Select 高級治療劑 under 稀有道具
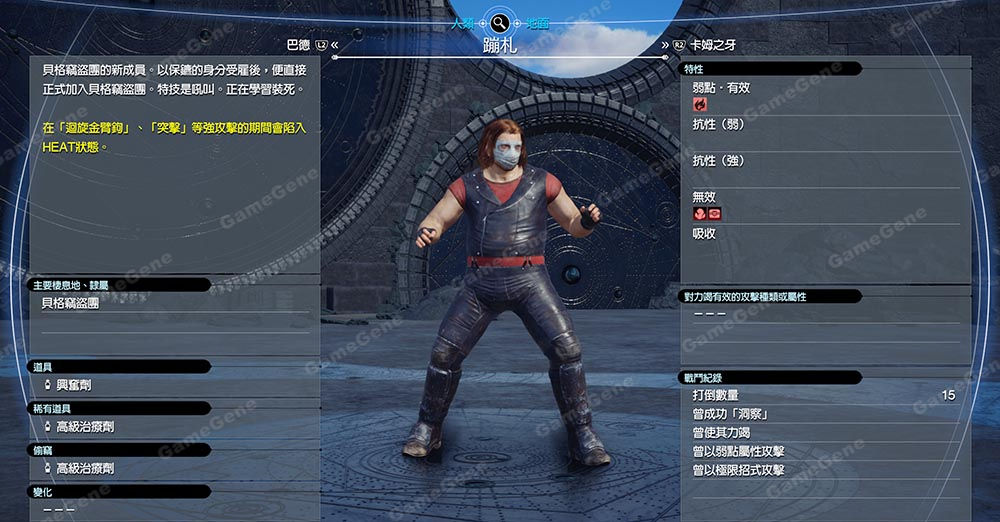Viewport: 1000px width, 522px height. pos(84,427)
